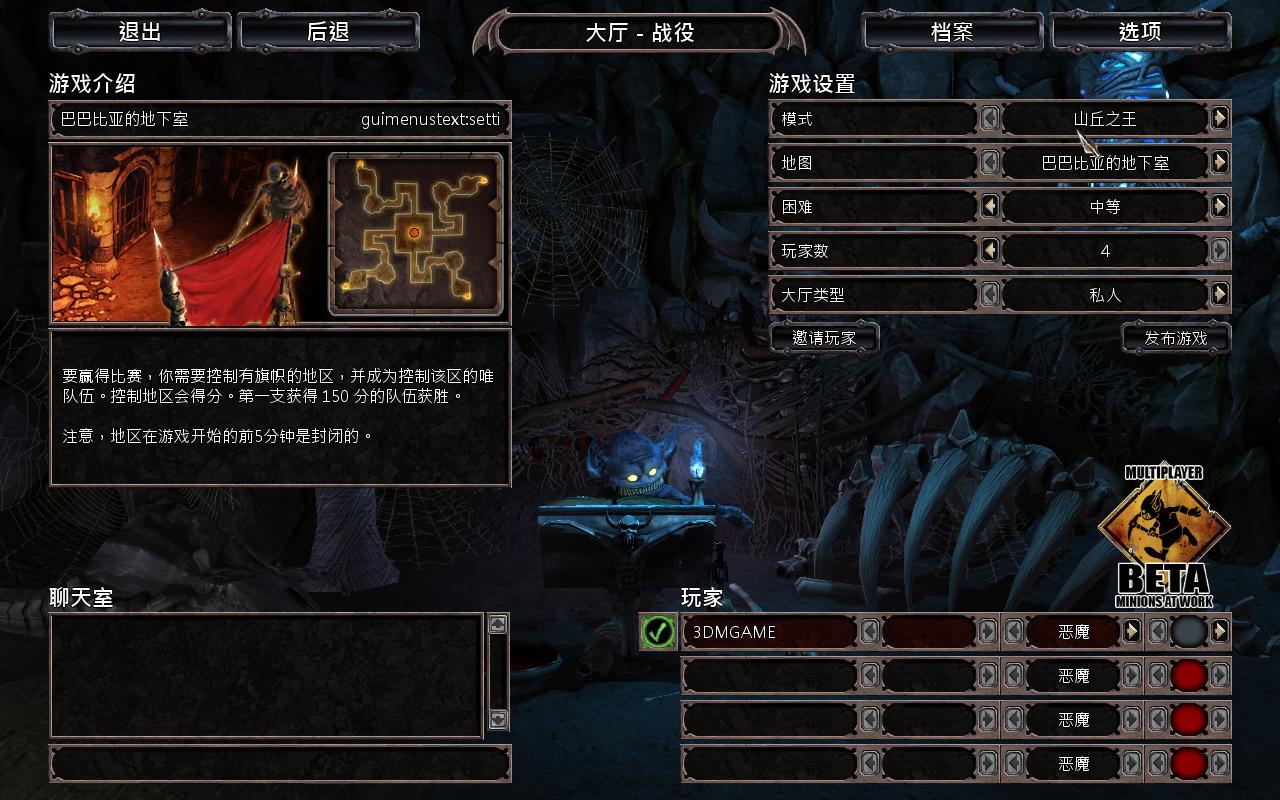Decrease the 玩家数 player count
The width and height of the screenshot is (1280, 800).
pos(990,251)
